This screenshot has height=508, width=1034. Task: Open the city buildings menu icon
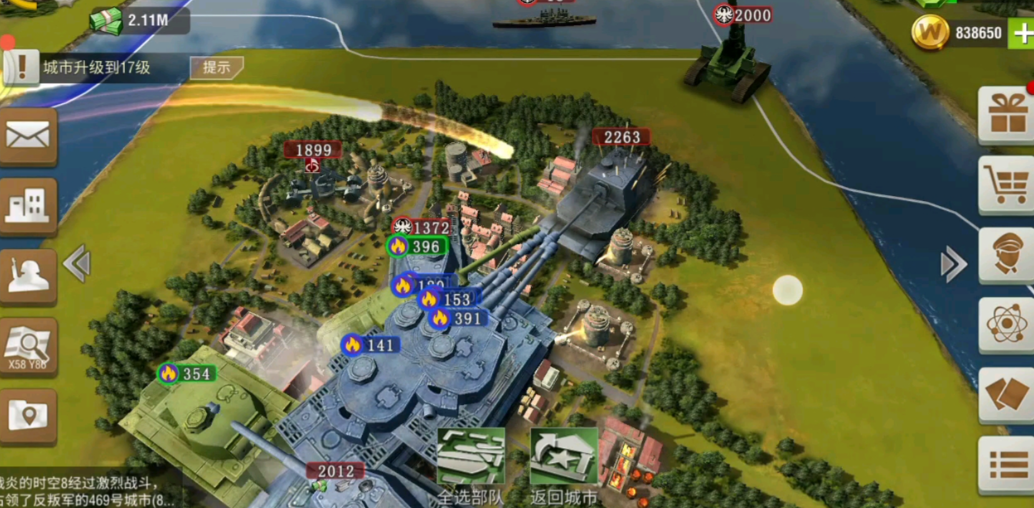[x=27, y=205]
